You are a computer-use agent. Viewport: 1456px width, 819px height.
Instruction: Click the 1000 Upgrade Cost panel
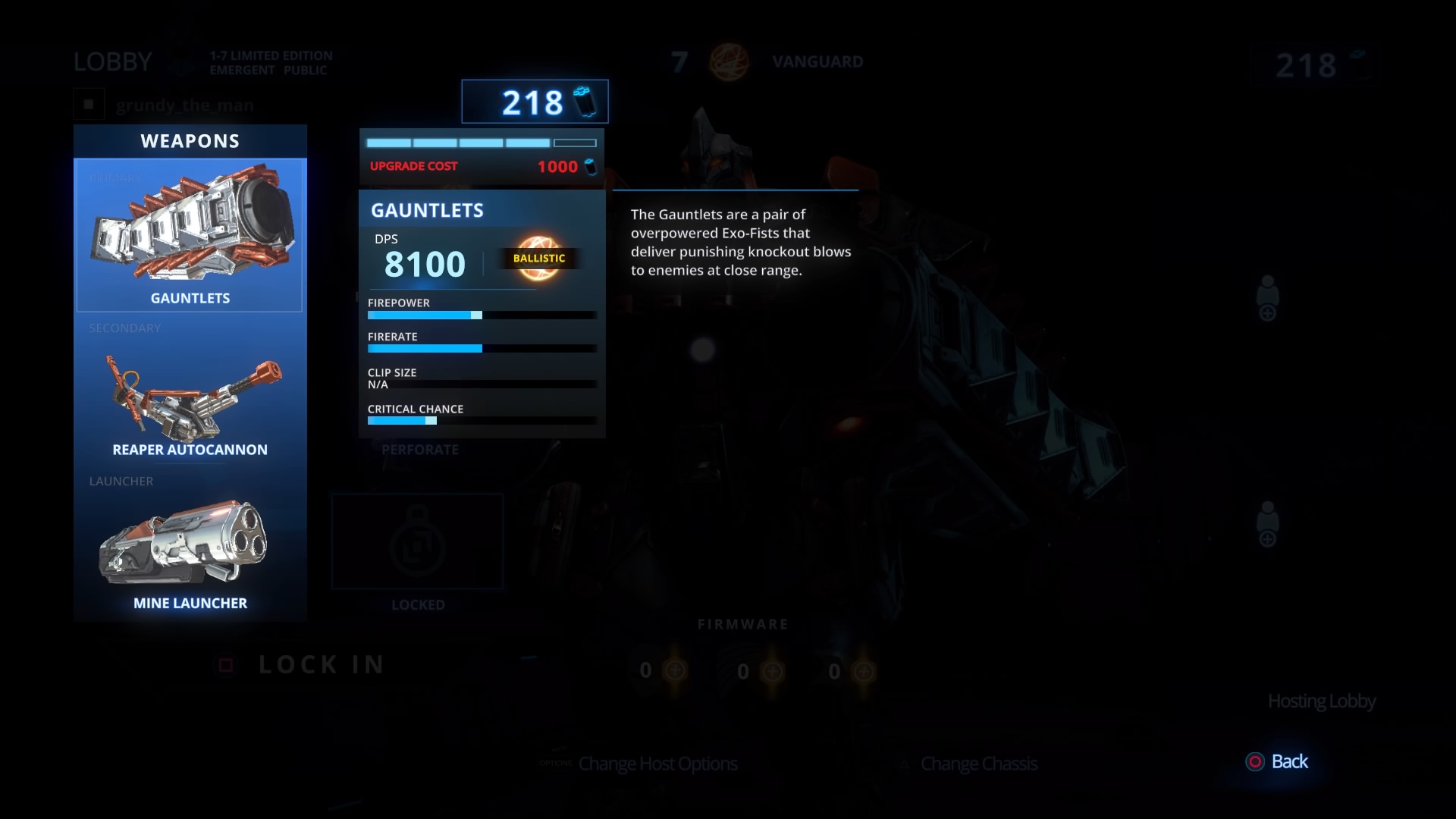[481, 166]
